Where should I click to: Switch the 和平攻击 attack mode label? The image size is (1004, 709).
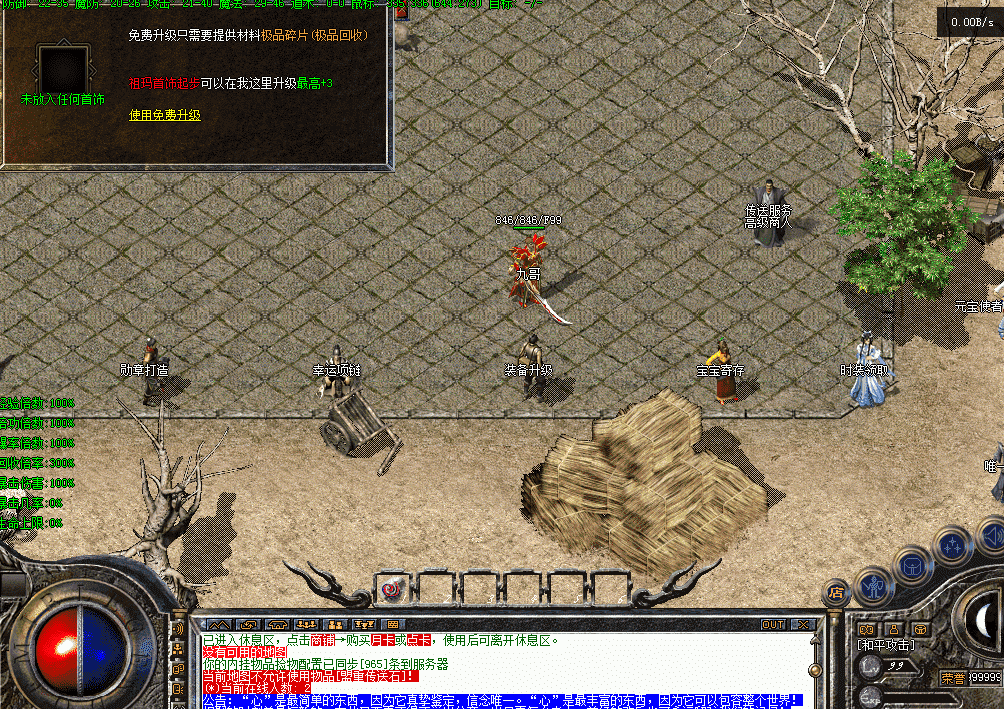click(884, 646)
